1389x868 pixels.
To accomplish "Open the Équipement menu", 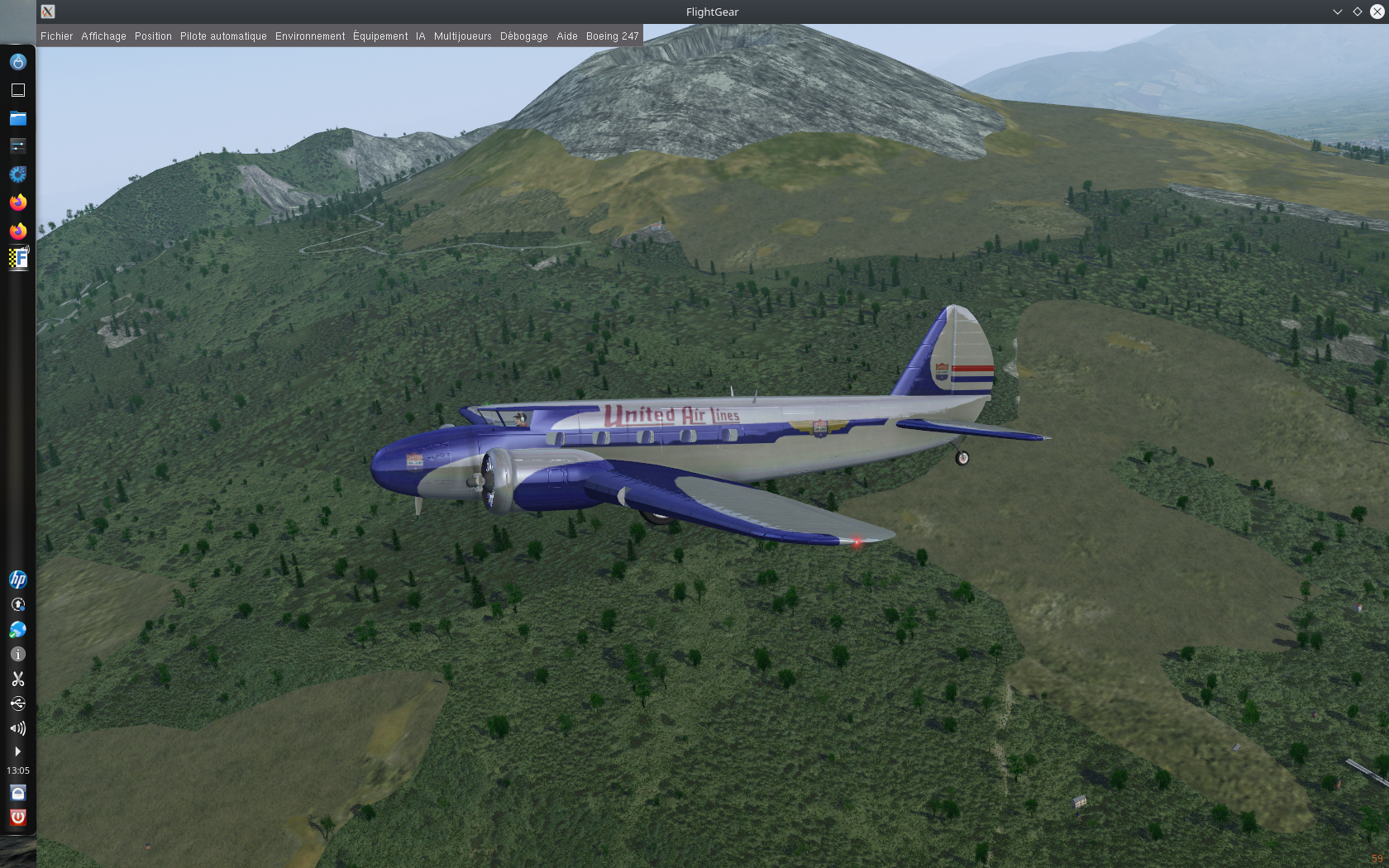I will (x=380, y=36).
